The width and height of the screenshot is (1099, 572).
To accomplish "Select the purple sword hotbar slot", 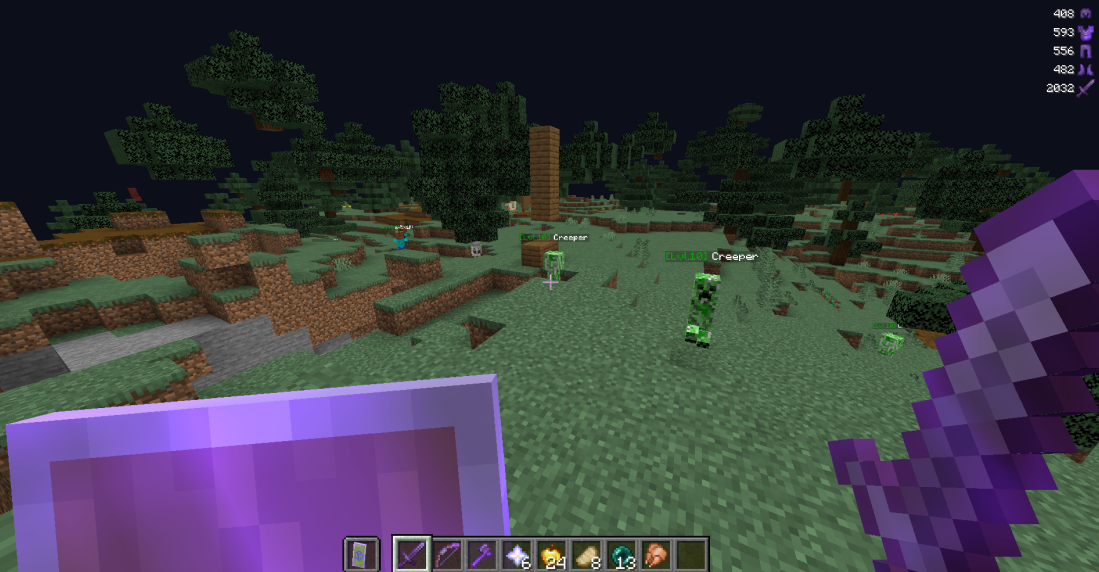I will [x=411, y=554].
